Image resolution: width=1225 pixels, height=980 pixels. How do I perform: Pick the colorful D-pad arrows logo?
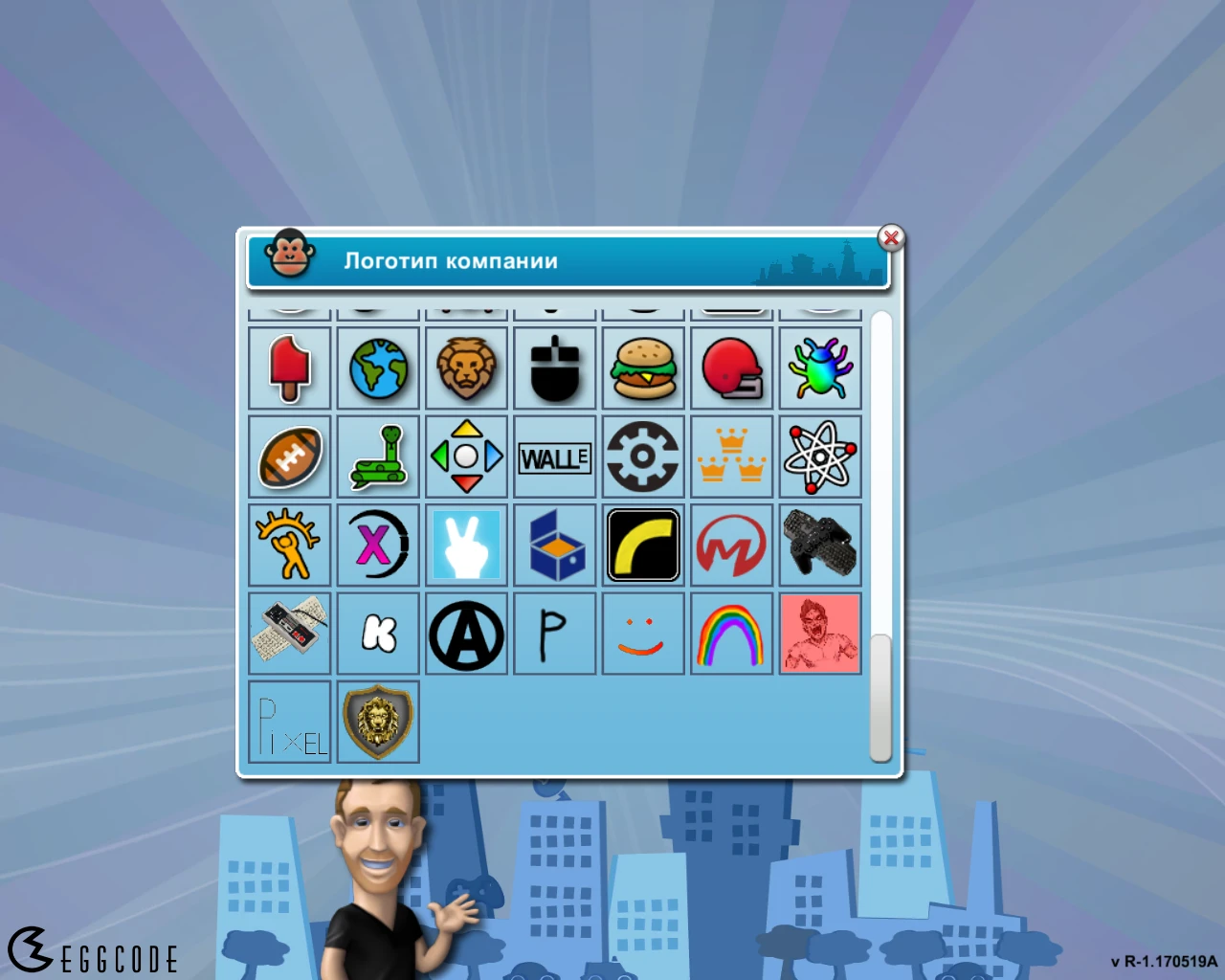[x=466, y=457]
